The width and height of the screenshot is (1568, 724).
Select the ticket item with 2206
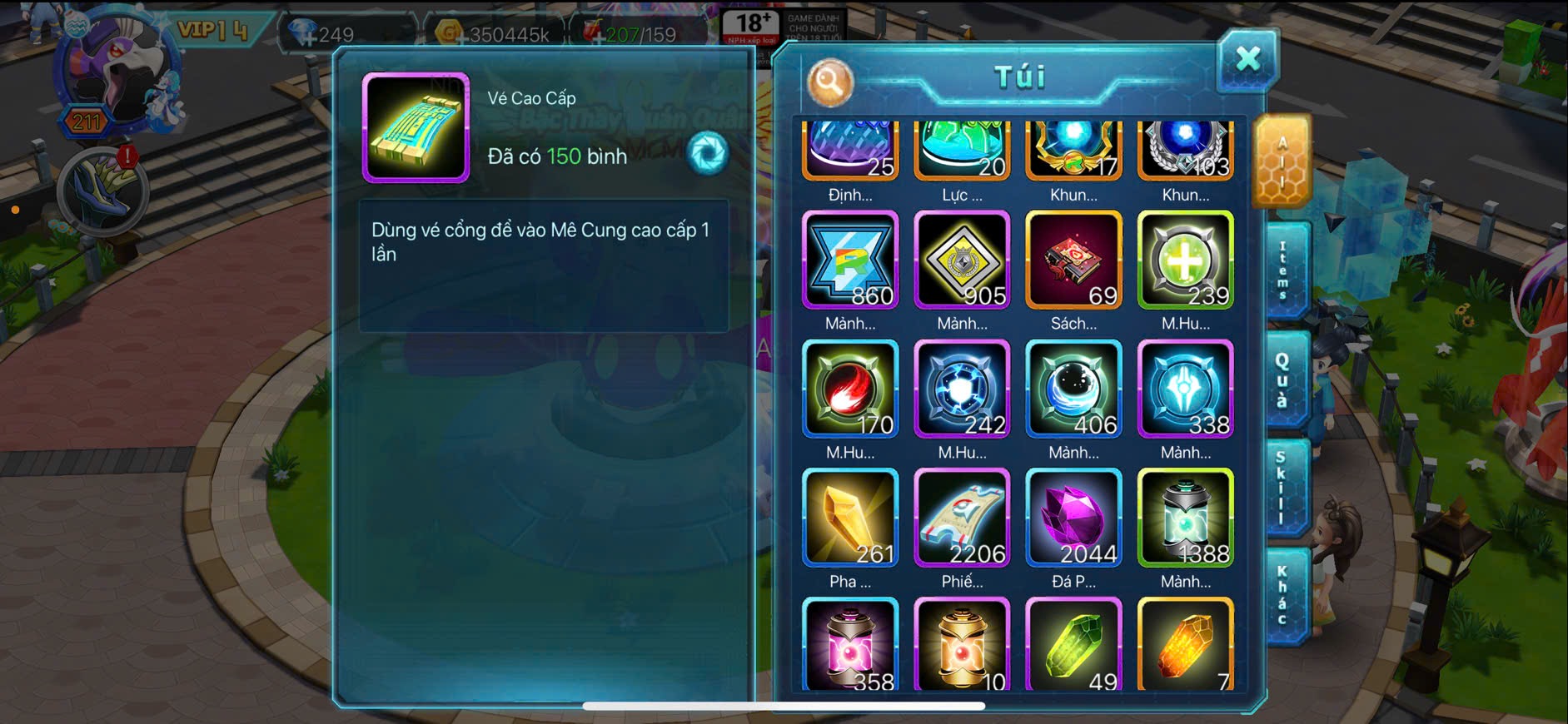[x=962, y=518]
